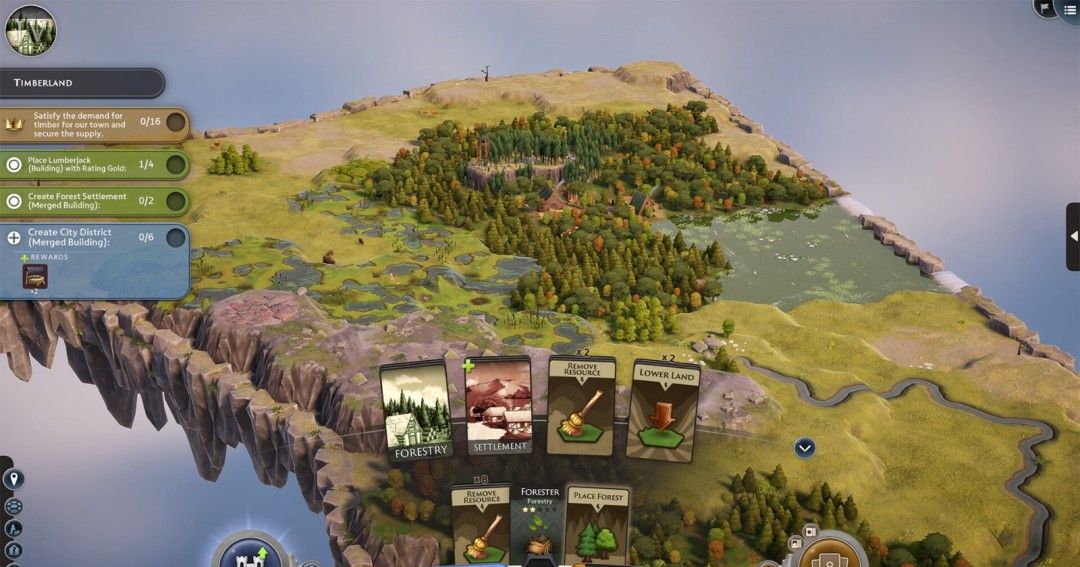Choose the Settlement card
Image resolution: width=1080 pixels, height=567 pixels.
pyautogui.click(x=498, y=406)
